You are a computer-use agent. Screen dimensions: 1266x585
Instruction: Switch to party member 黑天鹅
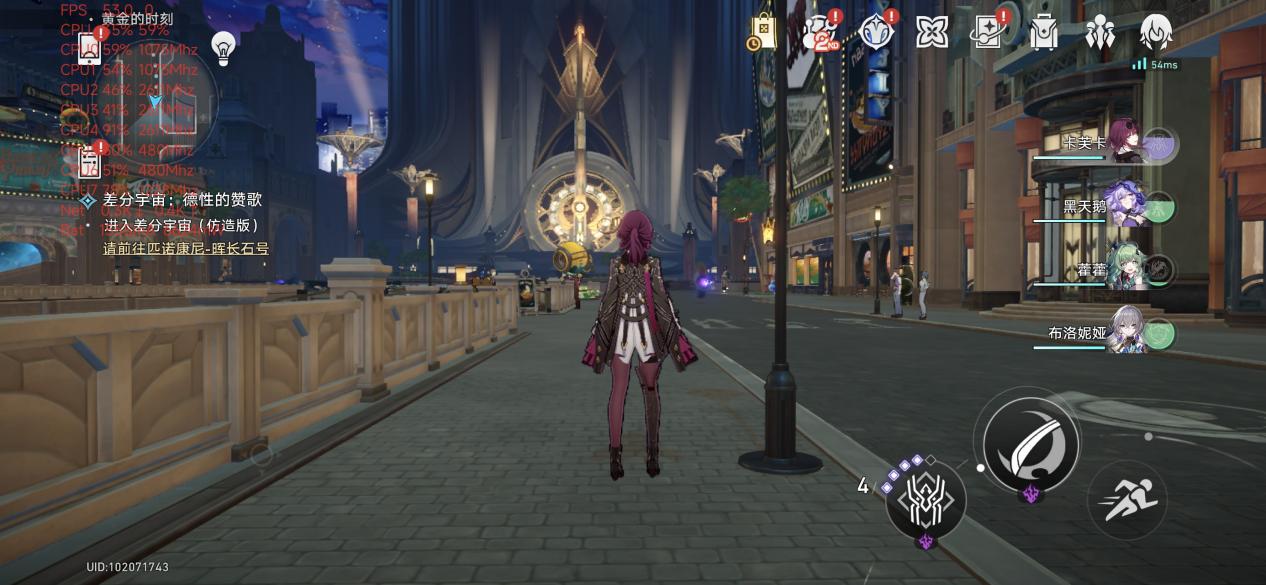(x=1125, y=207)
